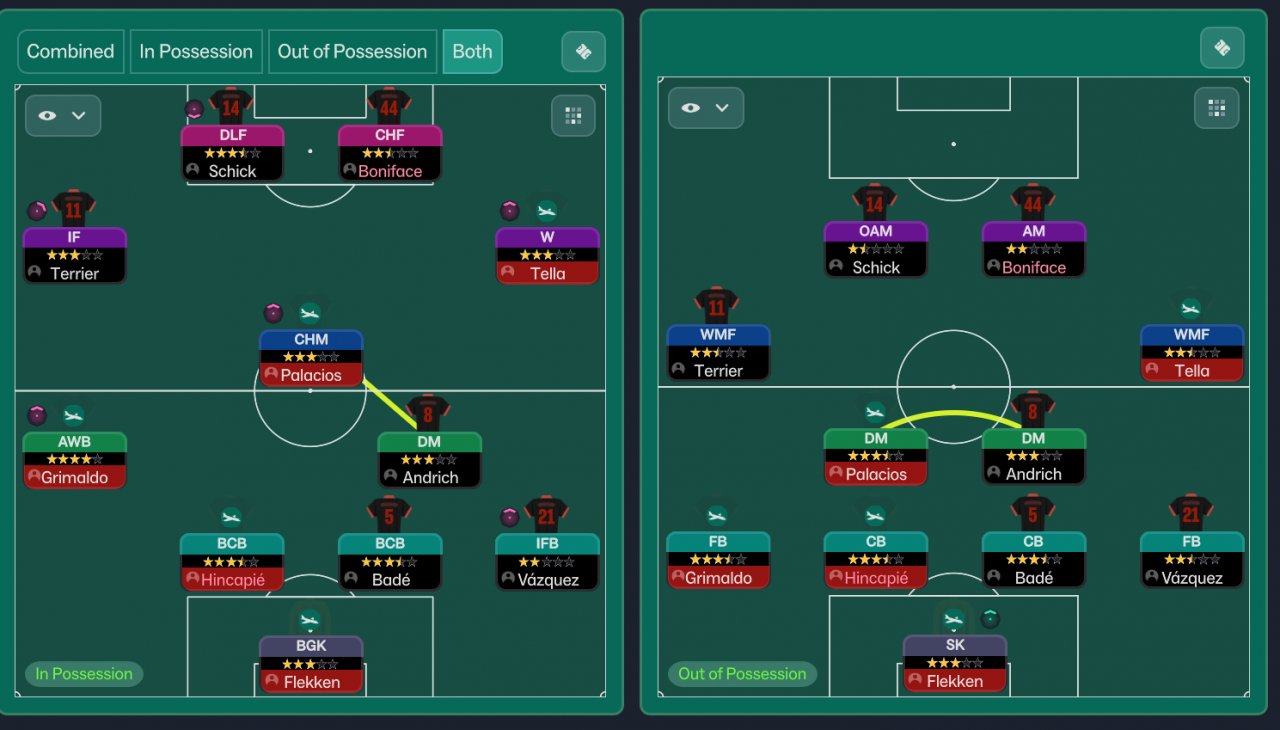
Task: Choose Badé's CB card on the right pitch
Action: click(x=1034, y=559)
